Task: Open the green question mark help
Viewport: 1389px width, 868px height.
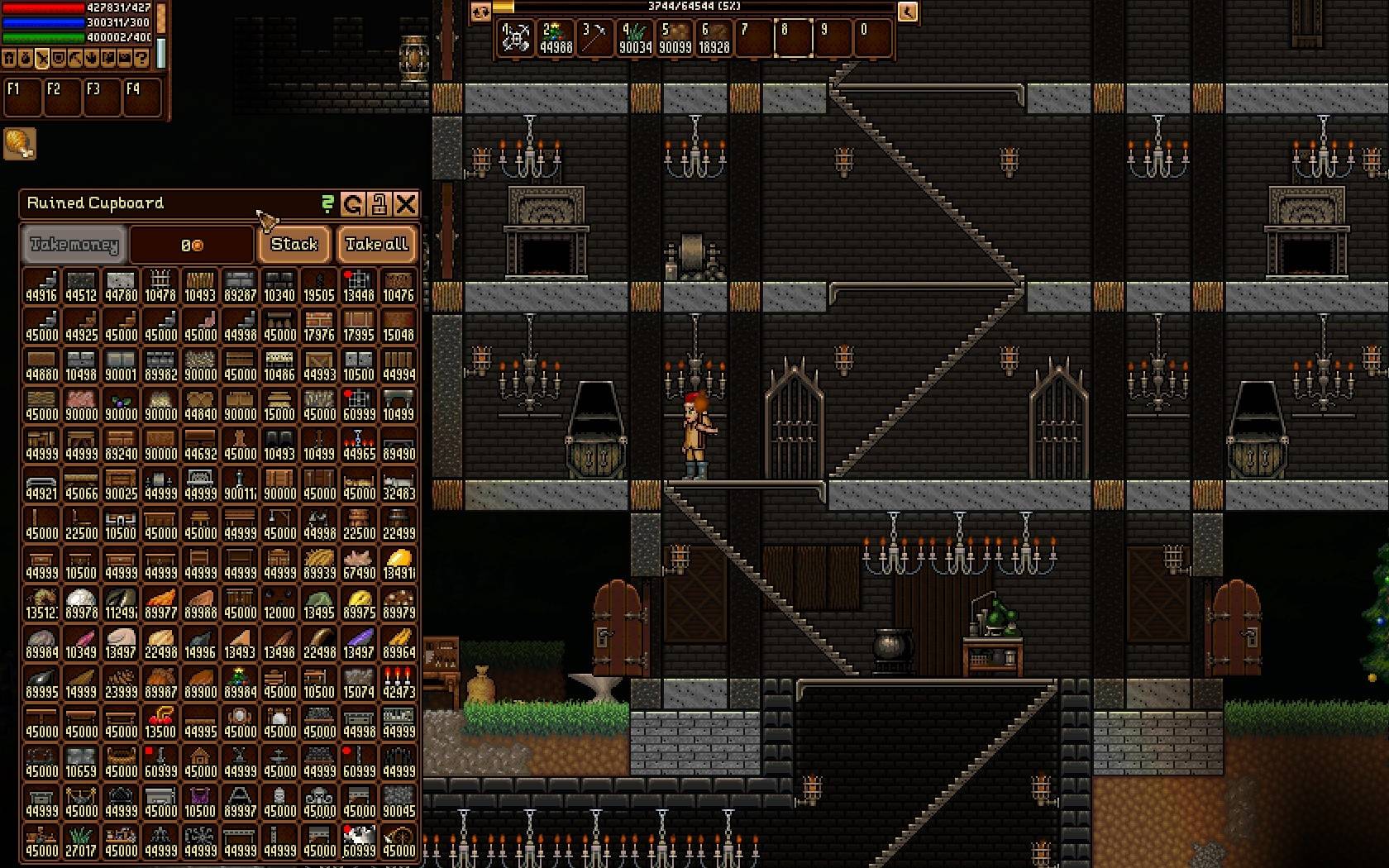Action: tap(328, 203)
